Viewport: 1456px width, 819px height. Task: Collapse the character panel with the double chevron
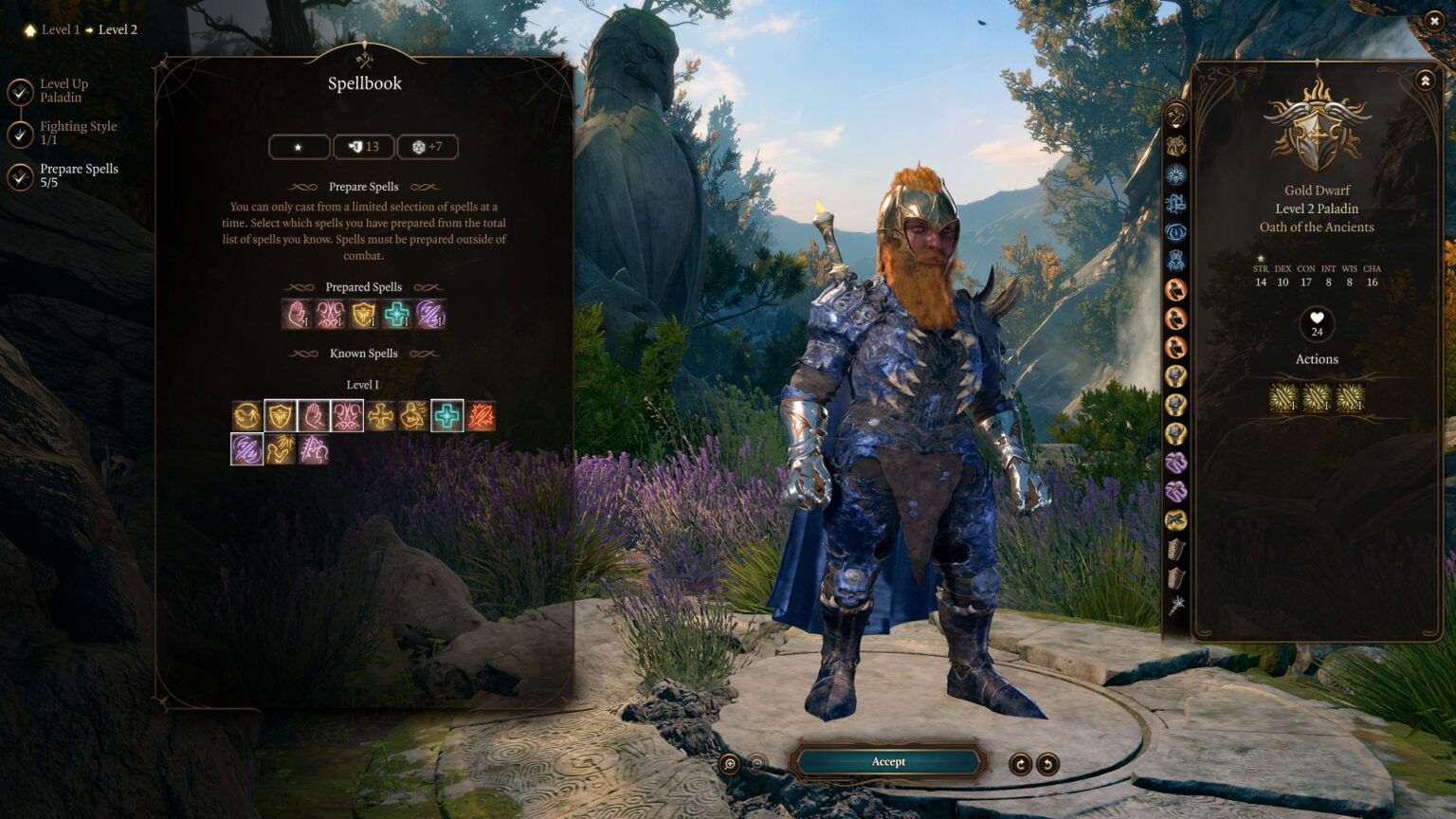[1425, 81]
